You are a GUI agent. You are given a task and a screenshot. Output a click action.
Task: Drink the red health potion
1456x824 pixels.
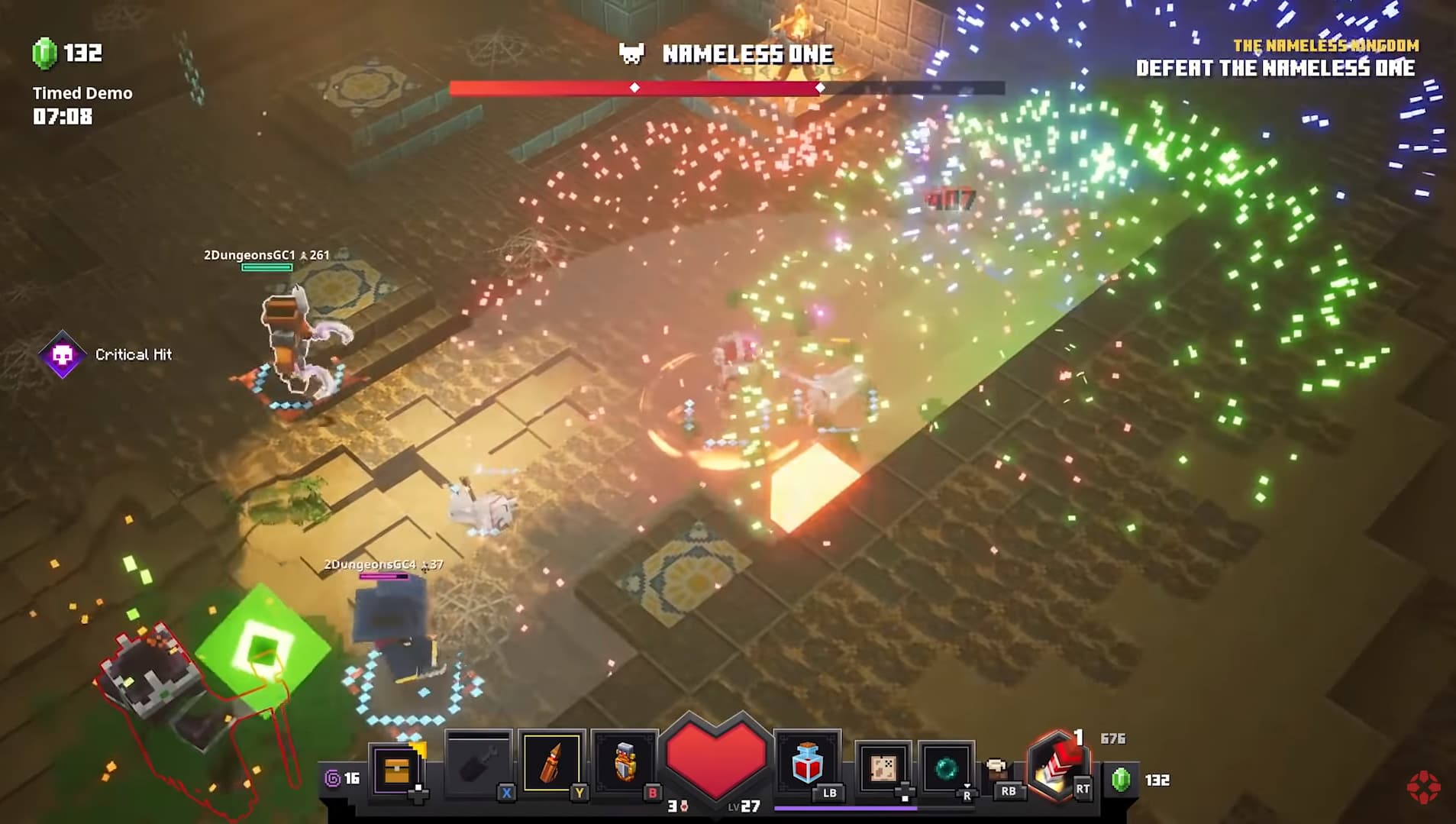(x=807, y=764)
